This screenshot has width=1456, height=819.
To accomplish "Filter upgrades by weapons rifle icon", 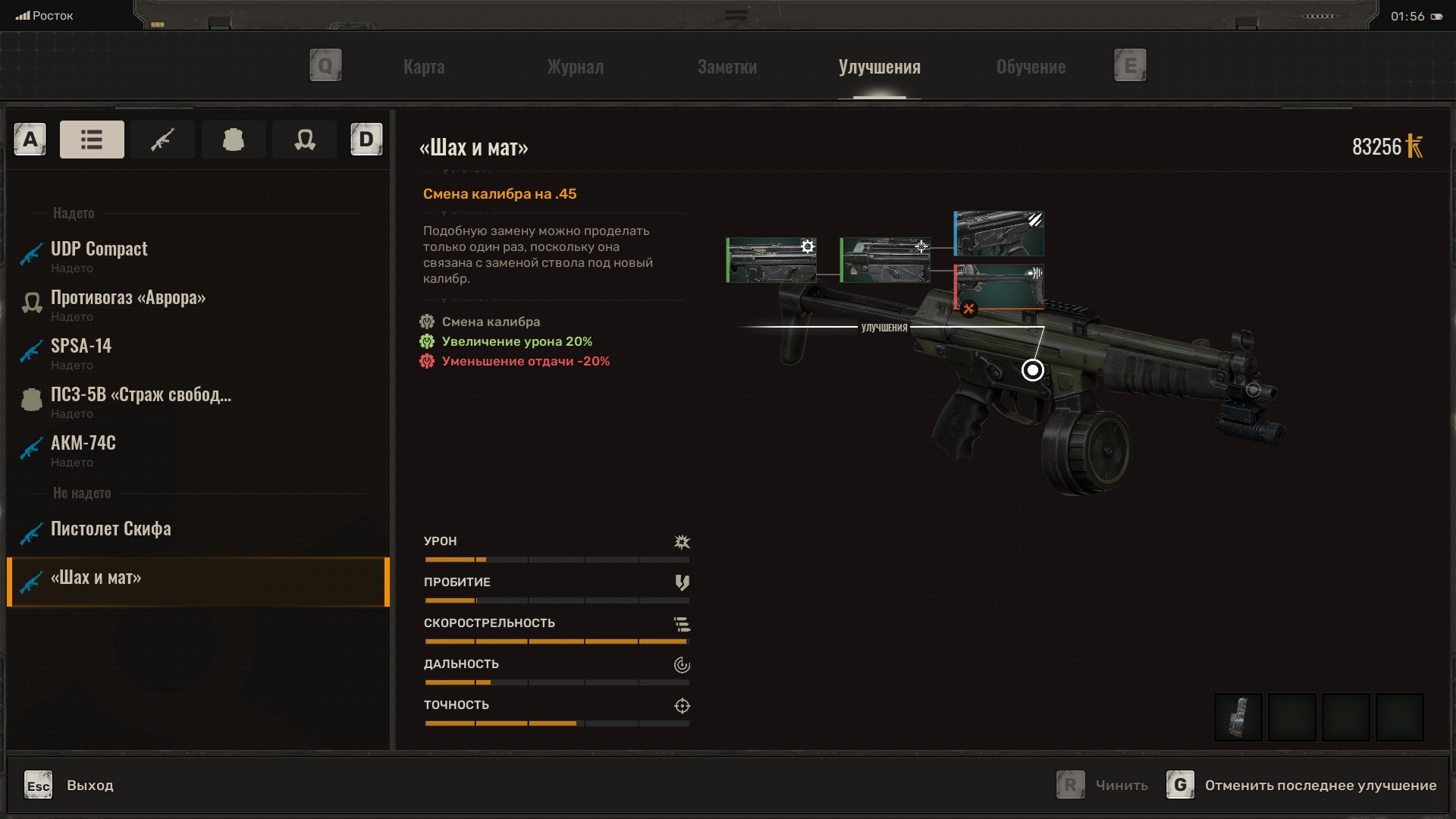I will [x=162, y=140].
